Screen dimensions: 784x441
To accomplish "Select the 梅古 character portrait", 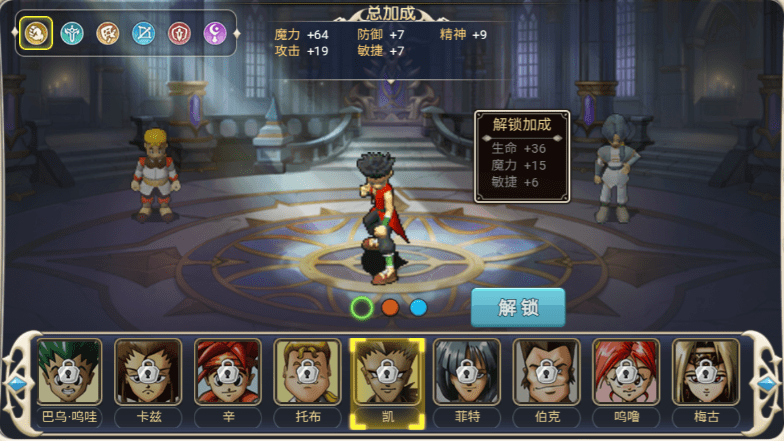I will [x=705, y=373].
